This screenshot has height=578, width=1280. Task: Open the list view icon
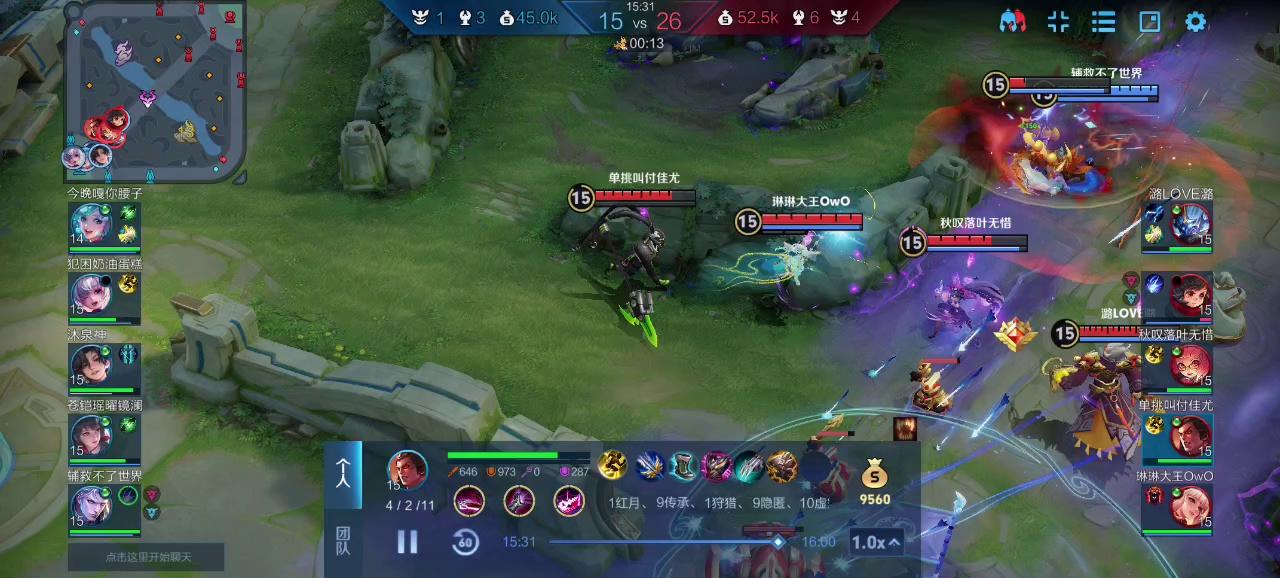coord(1103,21)
